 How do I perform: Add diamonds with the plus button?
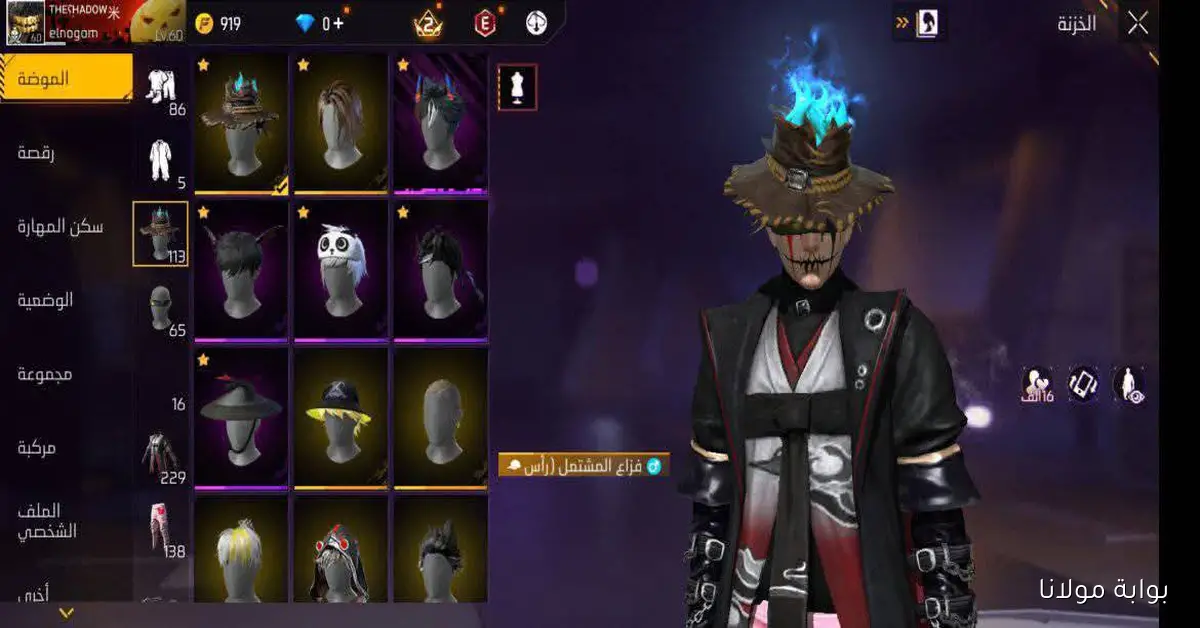340,24
